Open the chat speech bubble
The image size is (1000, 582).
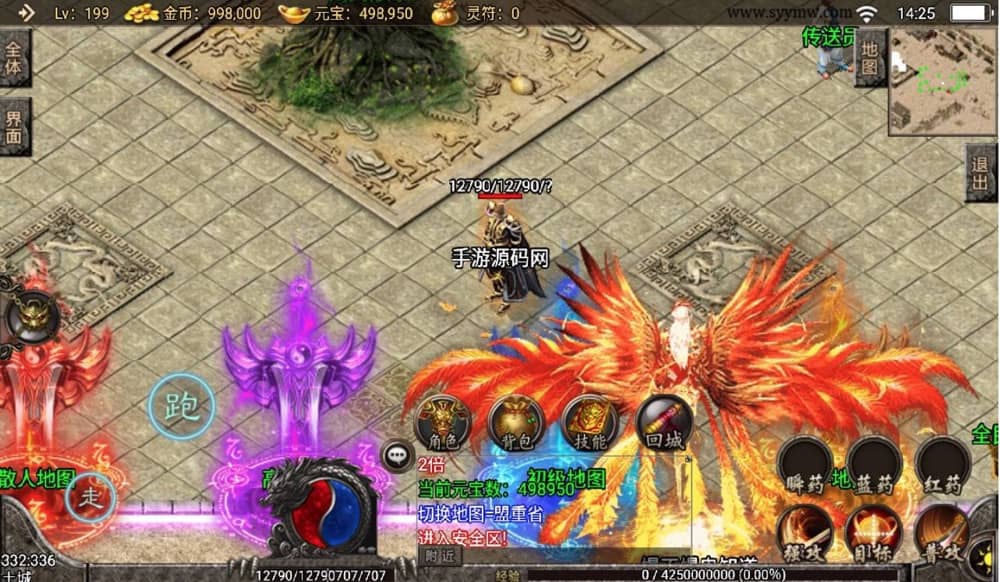pos(399,456)
